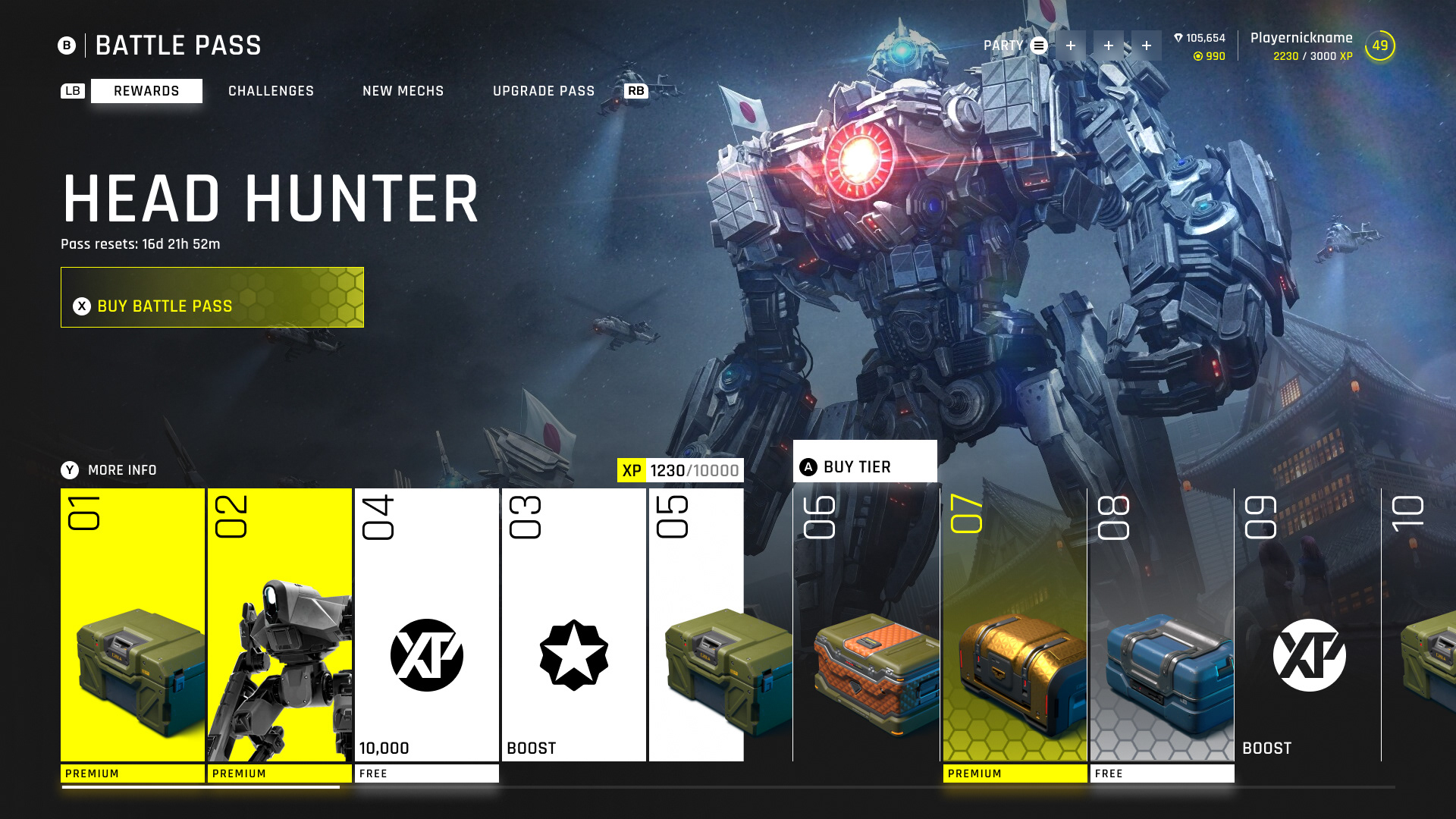The width and height of the screenshot is (1456, 819).
Task: Select tier 04 XP 10,000 reward
Action: pyautogui.click(x=427, y=625)
